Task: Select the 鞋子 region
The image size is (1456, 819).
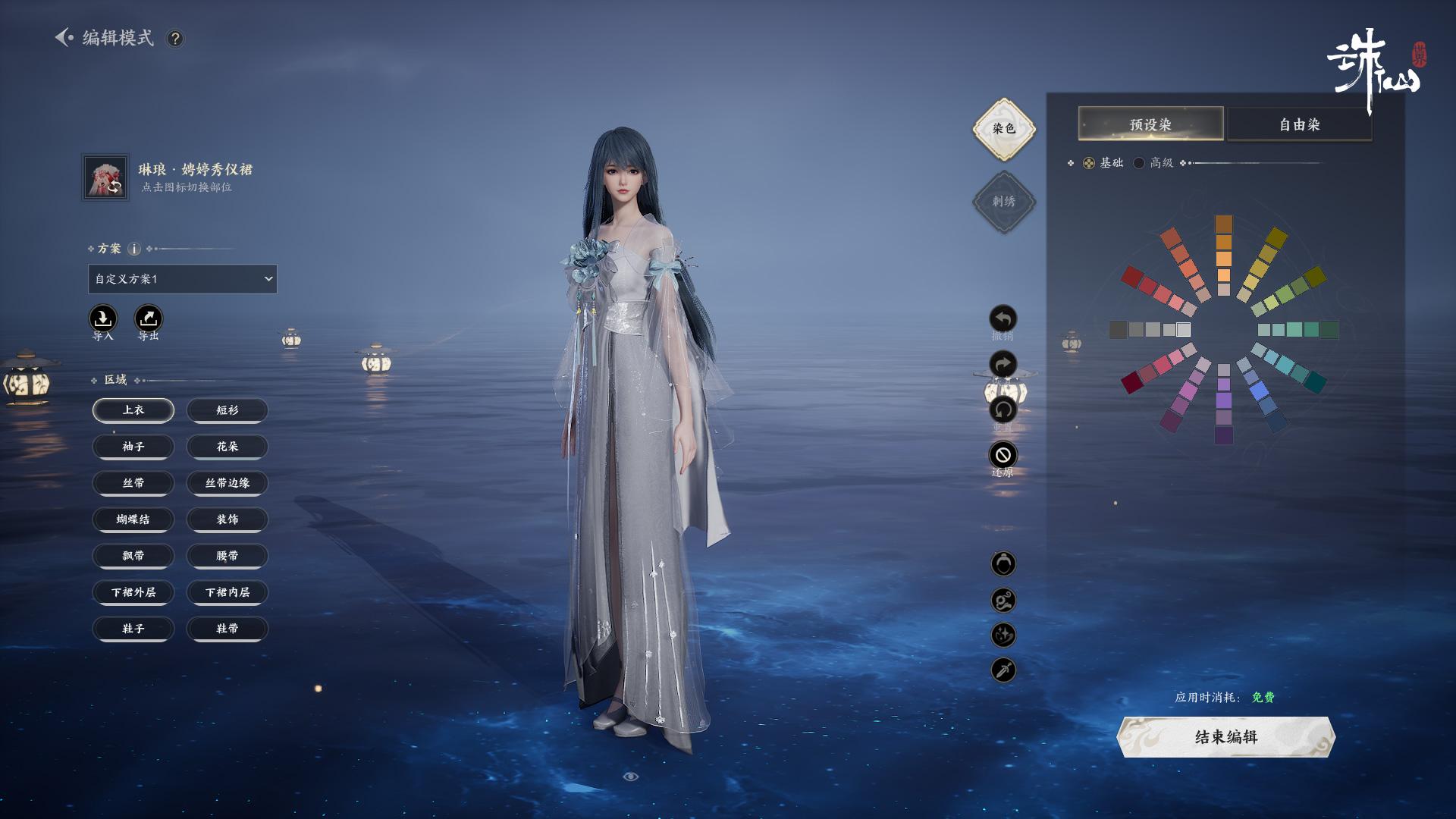Action: coord(133,629)
